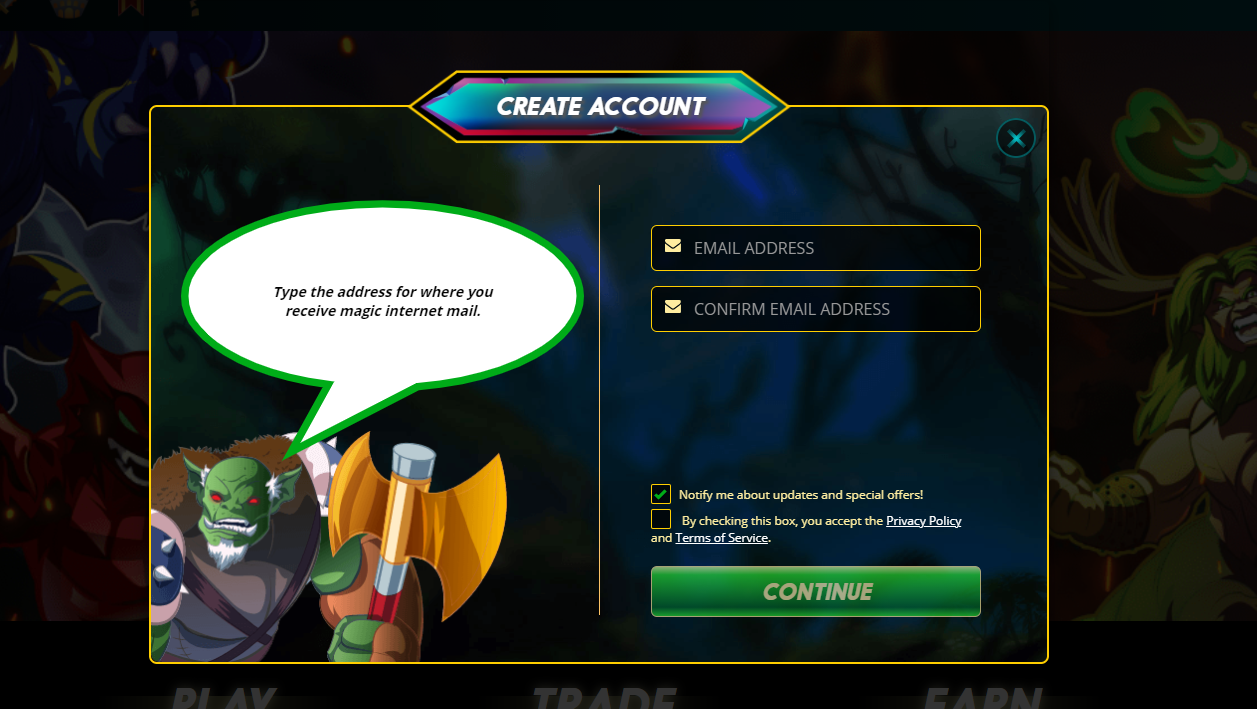Image resolution: width=1257 pixels, height=709 pixels.
Task: Close the Create Account dialog
Action: coord(1016,138)
